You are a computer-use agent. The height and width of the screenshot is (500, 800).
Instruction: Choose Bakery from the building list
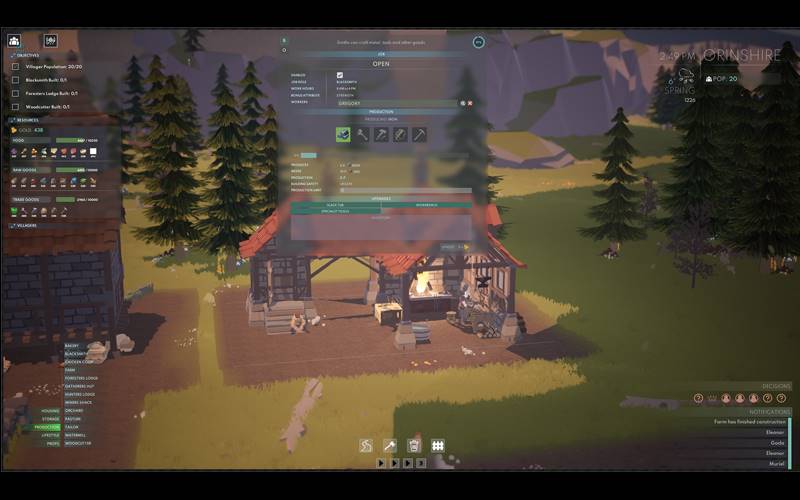(x=72, y=345)
